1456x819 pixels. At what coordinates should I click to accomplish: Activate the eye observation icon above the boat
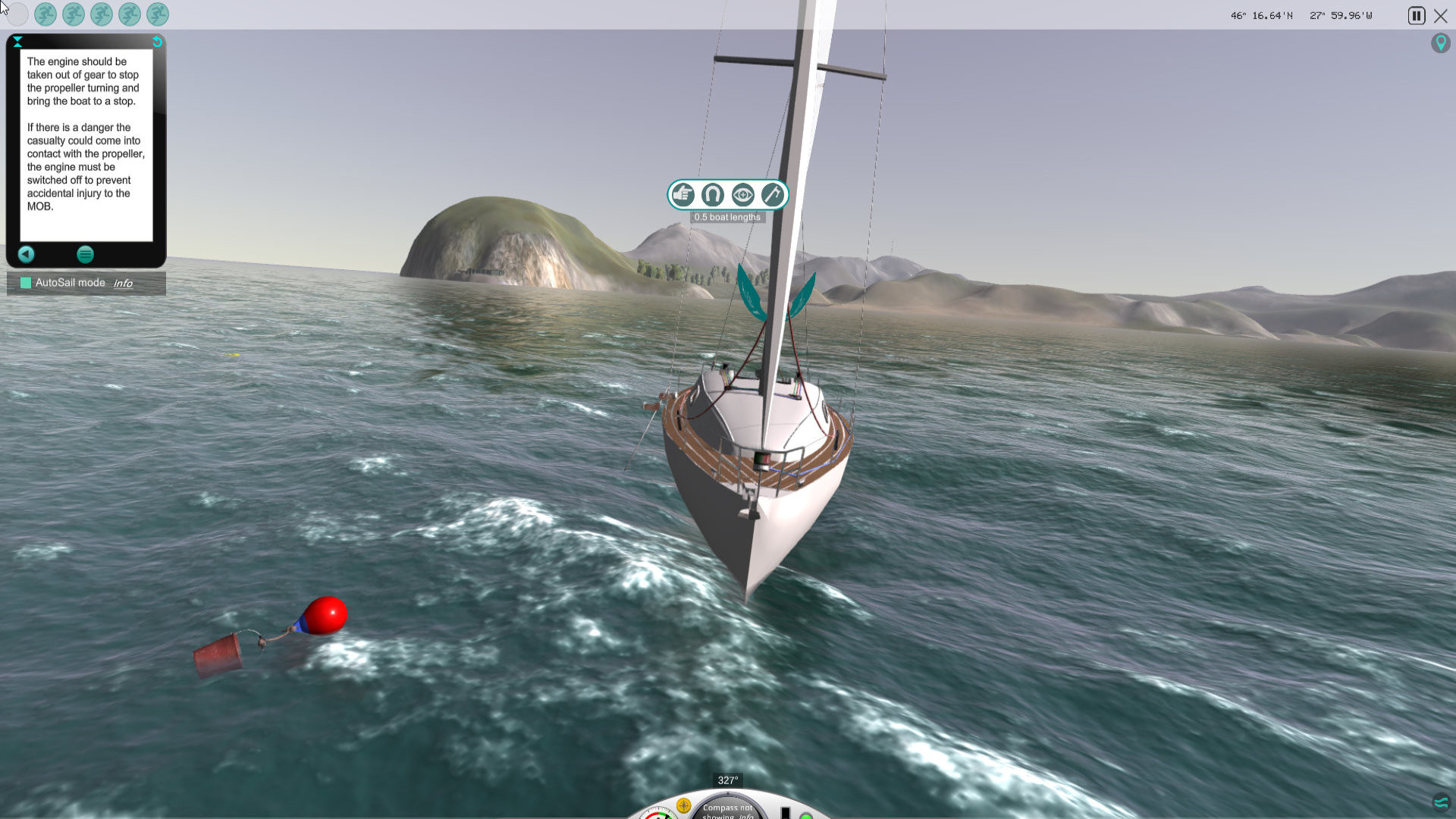click(742, 195)
